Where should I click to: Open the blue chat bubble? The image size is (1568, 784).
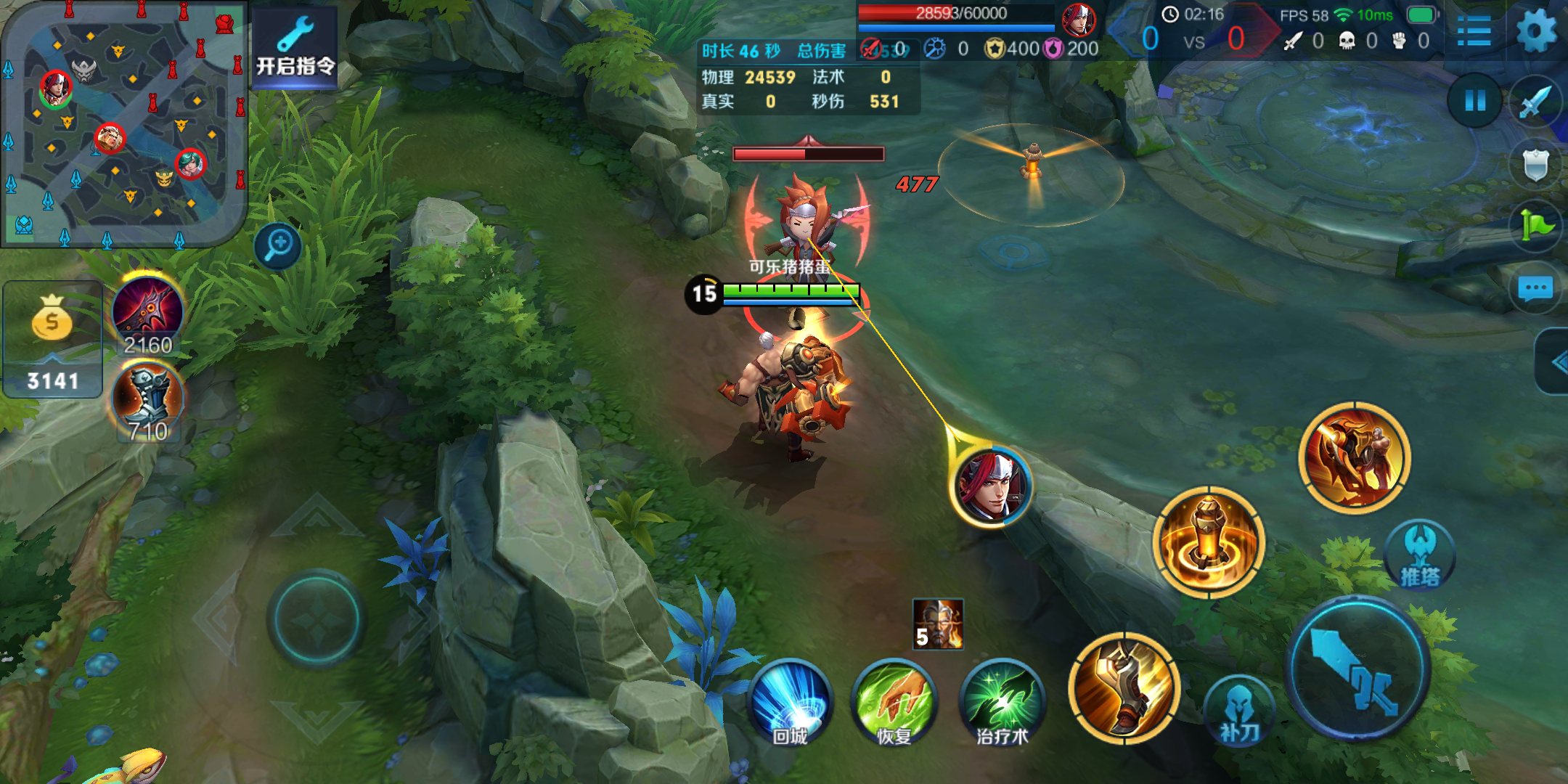(x=1536, y=289)
